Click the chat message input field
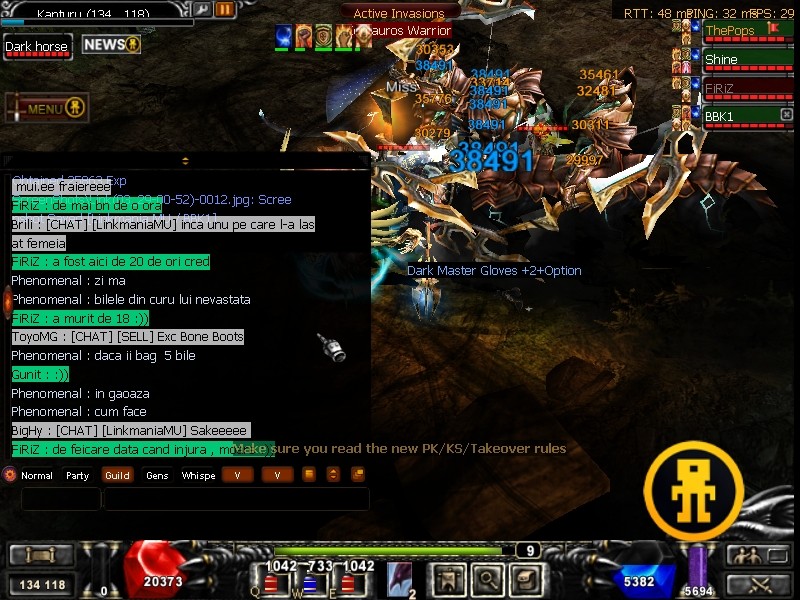The image size is (800, 600). tap(236, 499)
